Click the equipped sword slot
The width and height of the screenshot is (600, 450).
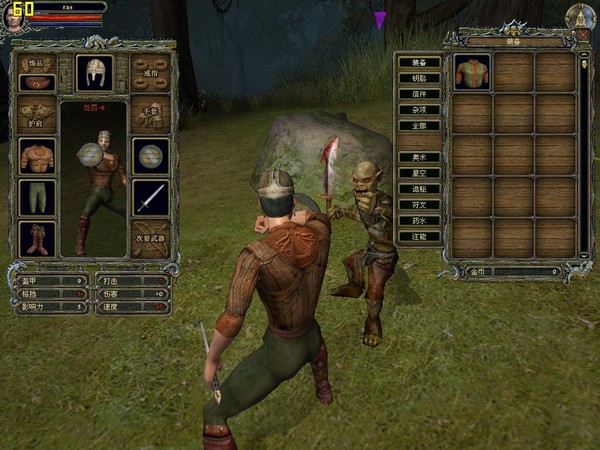150,198
